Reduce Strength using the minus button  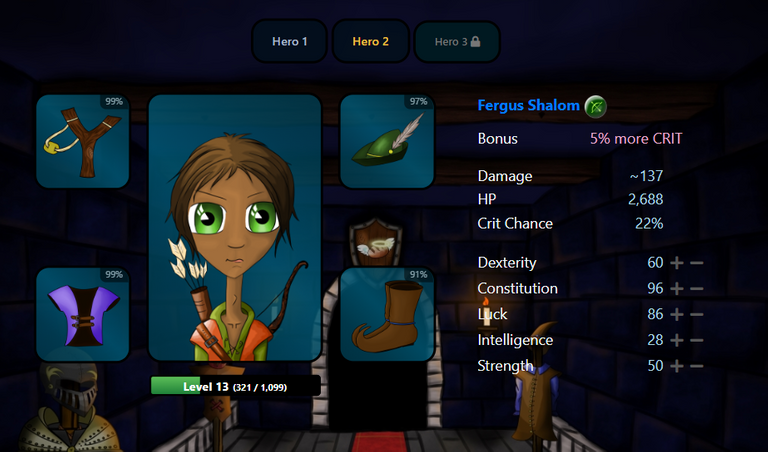pos(697,367)
